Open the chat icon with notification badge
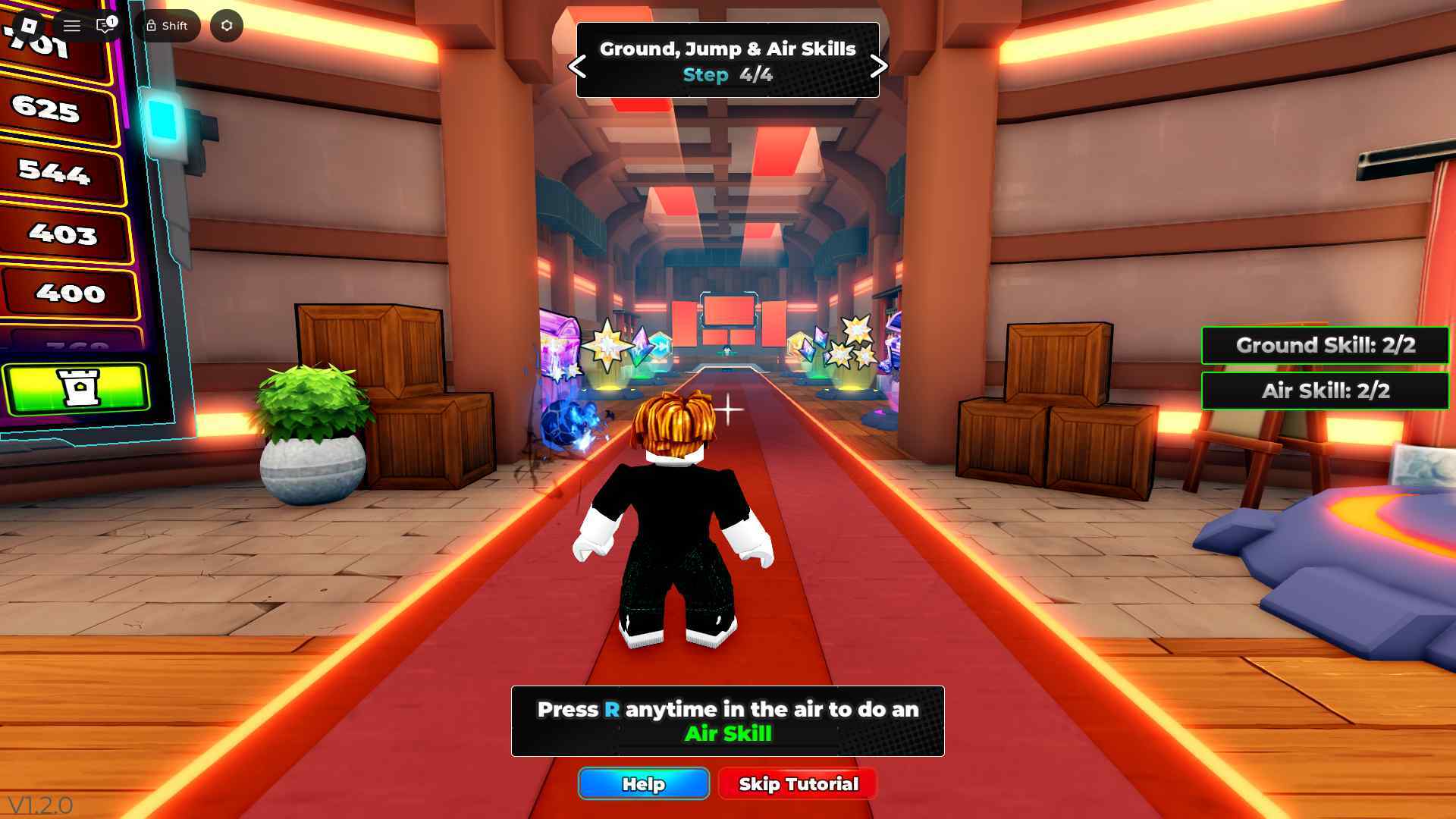Screen dimensions: 1456x819 [x=104, y=25]
